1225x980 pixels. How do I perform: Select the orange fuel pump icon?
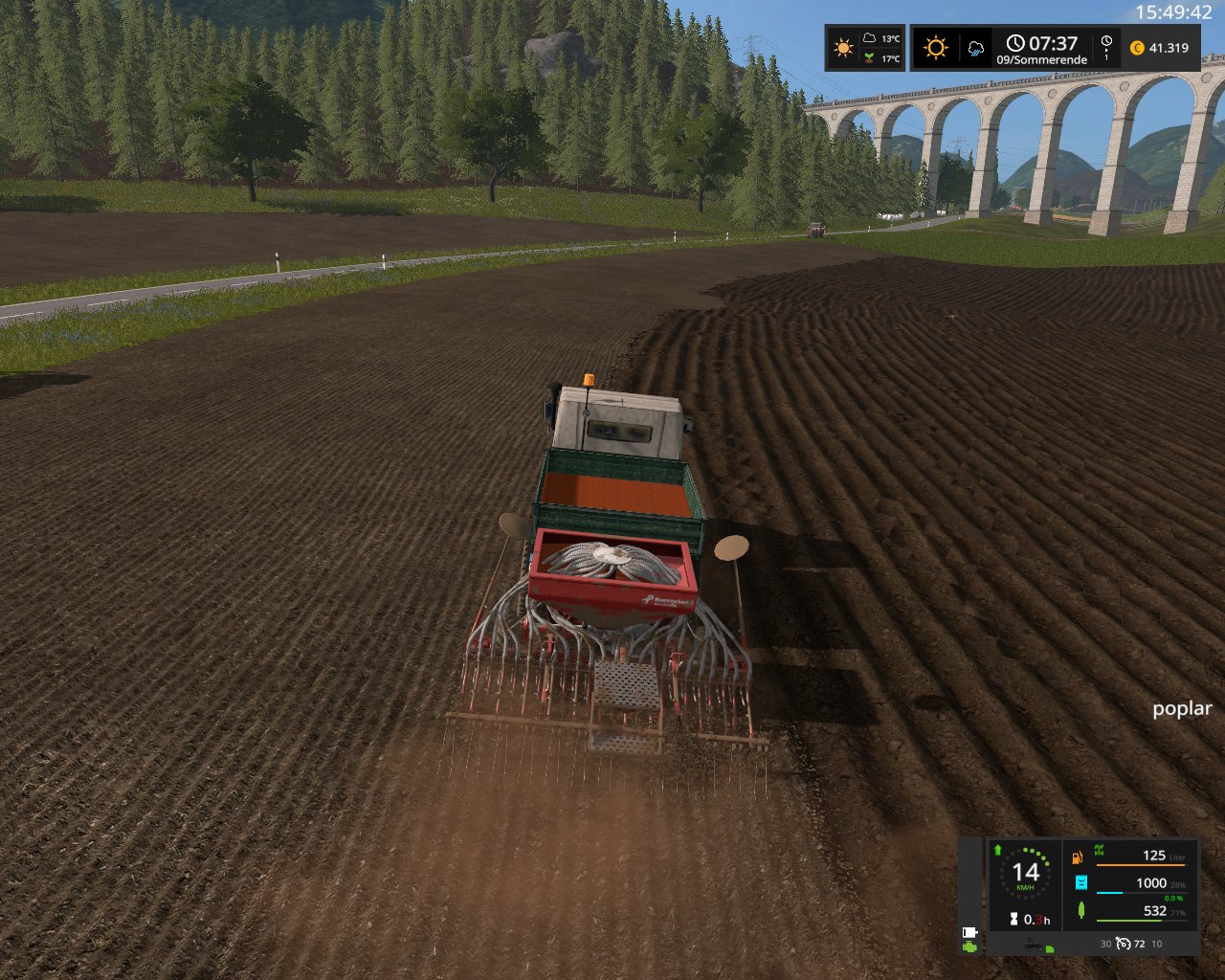point(1079,857)
